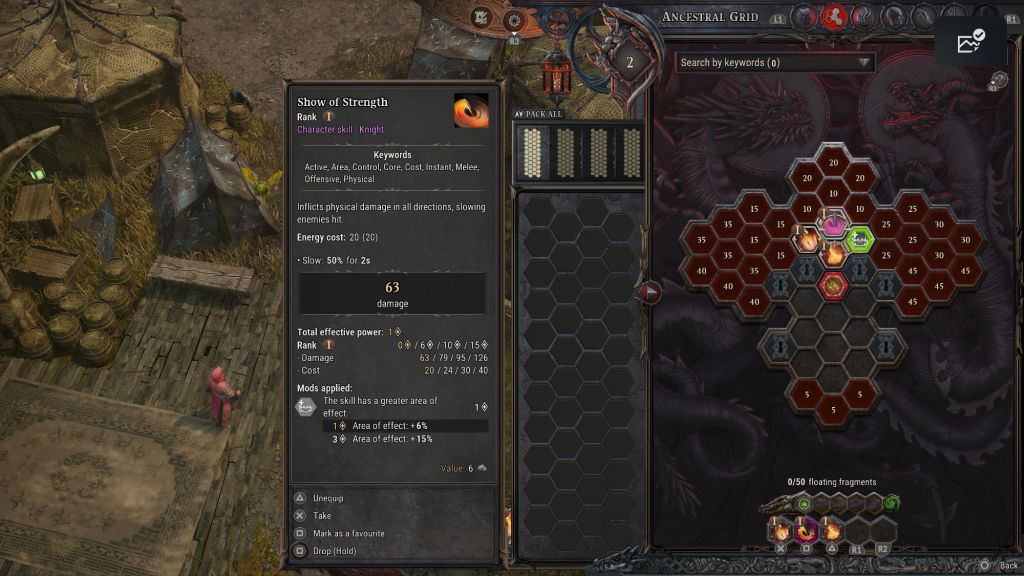1024x576 pixels.
Task: Select the pink skill hexagon on the grid
Action: [833, 223]
